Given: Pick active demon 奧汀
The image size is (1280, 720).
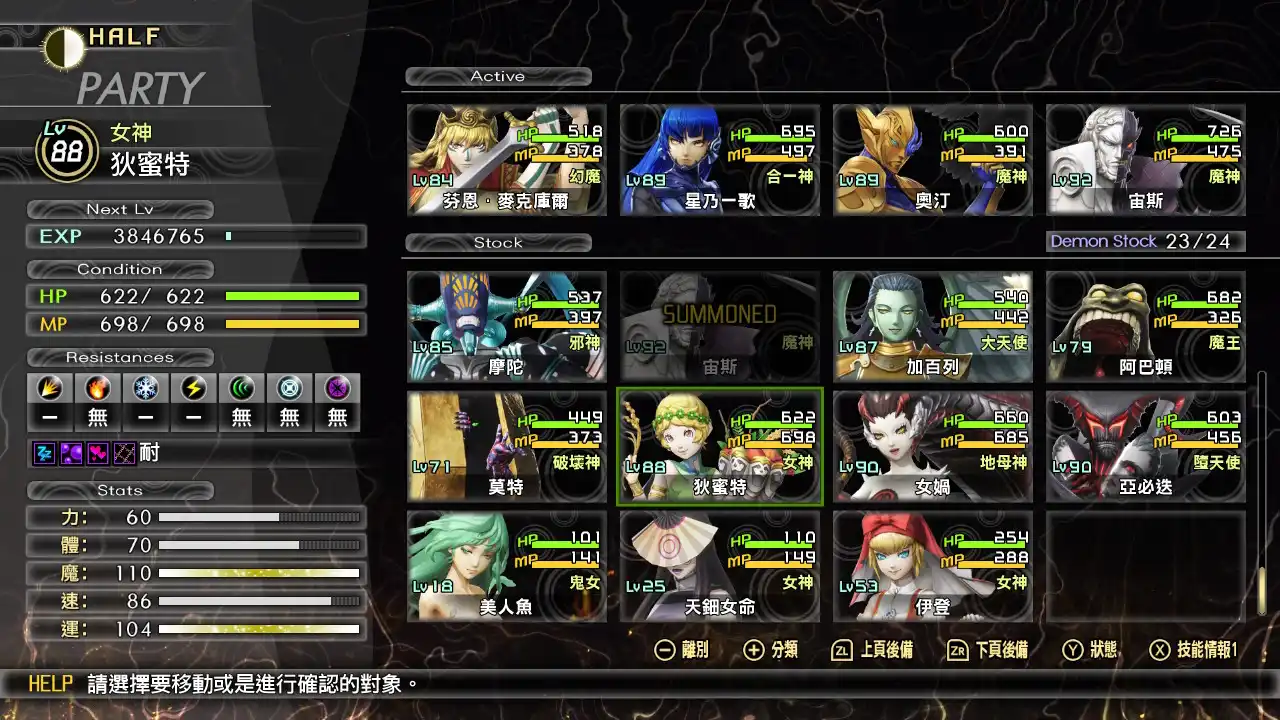Looking at the screenshot, I should [x=933, y=160].
